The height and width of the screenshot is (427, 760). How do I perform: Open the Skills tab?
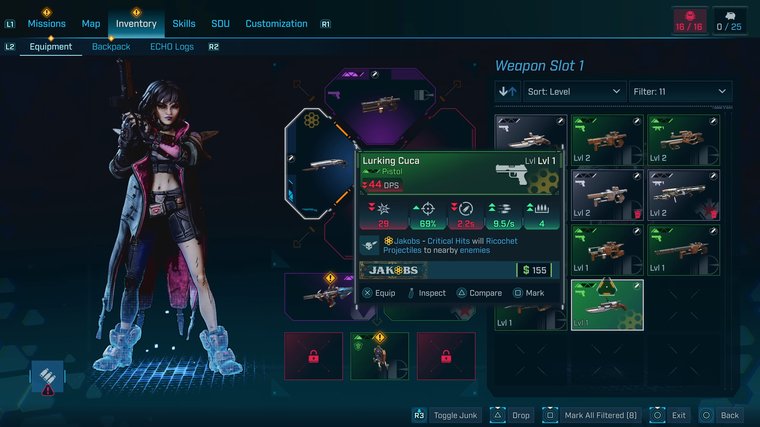click(x=184, y=23)
